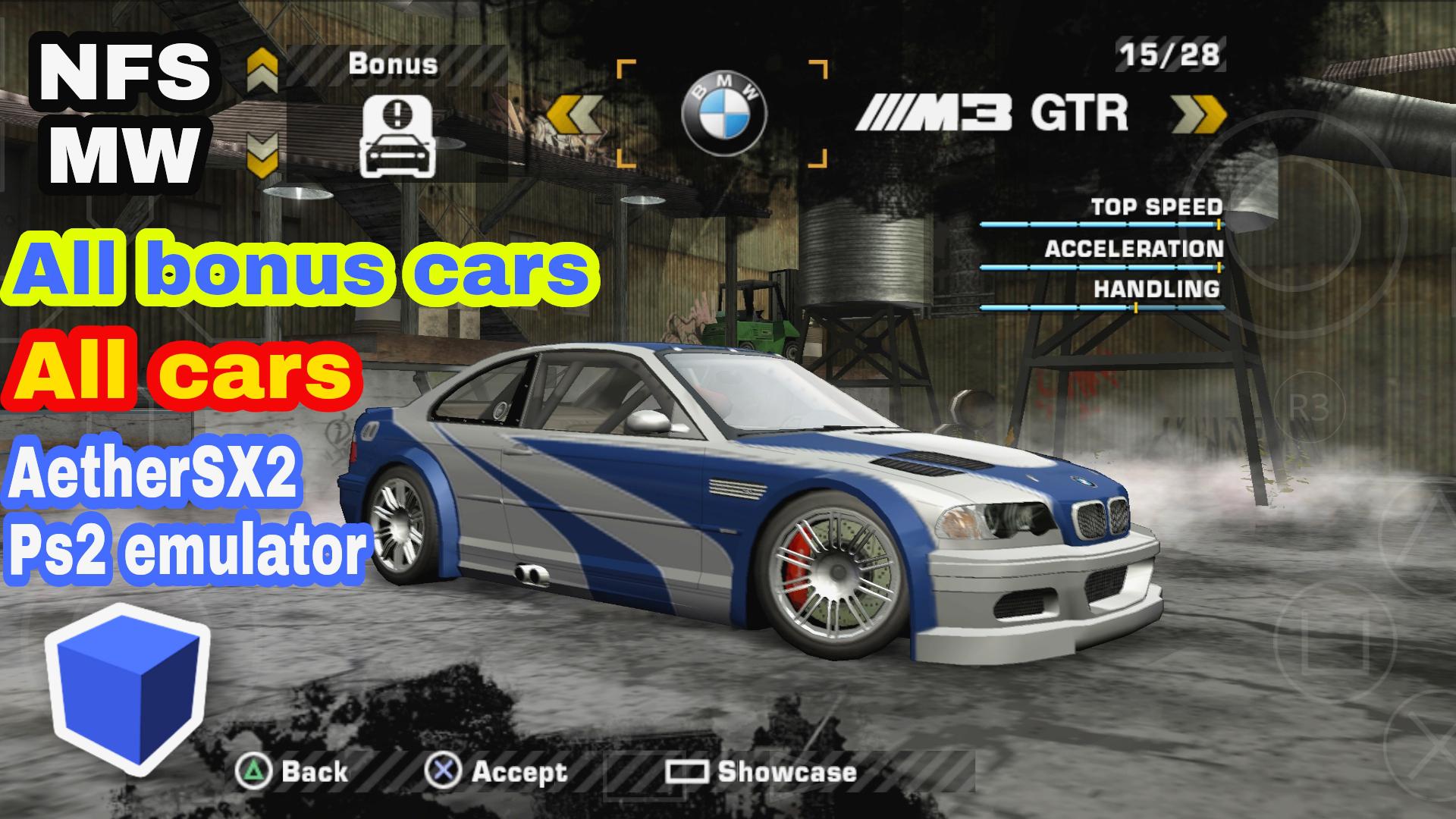Open previous car with left yellow chevron
Image resolution: width=1456 pixels, height=819 pixels.
pyautogui.click(x=576, y=114)
